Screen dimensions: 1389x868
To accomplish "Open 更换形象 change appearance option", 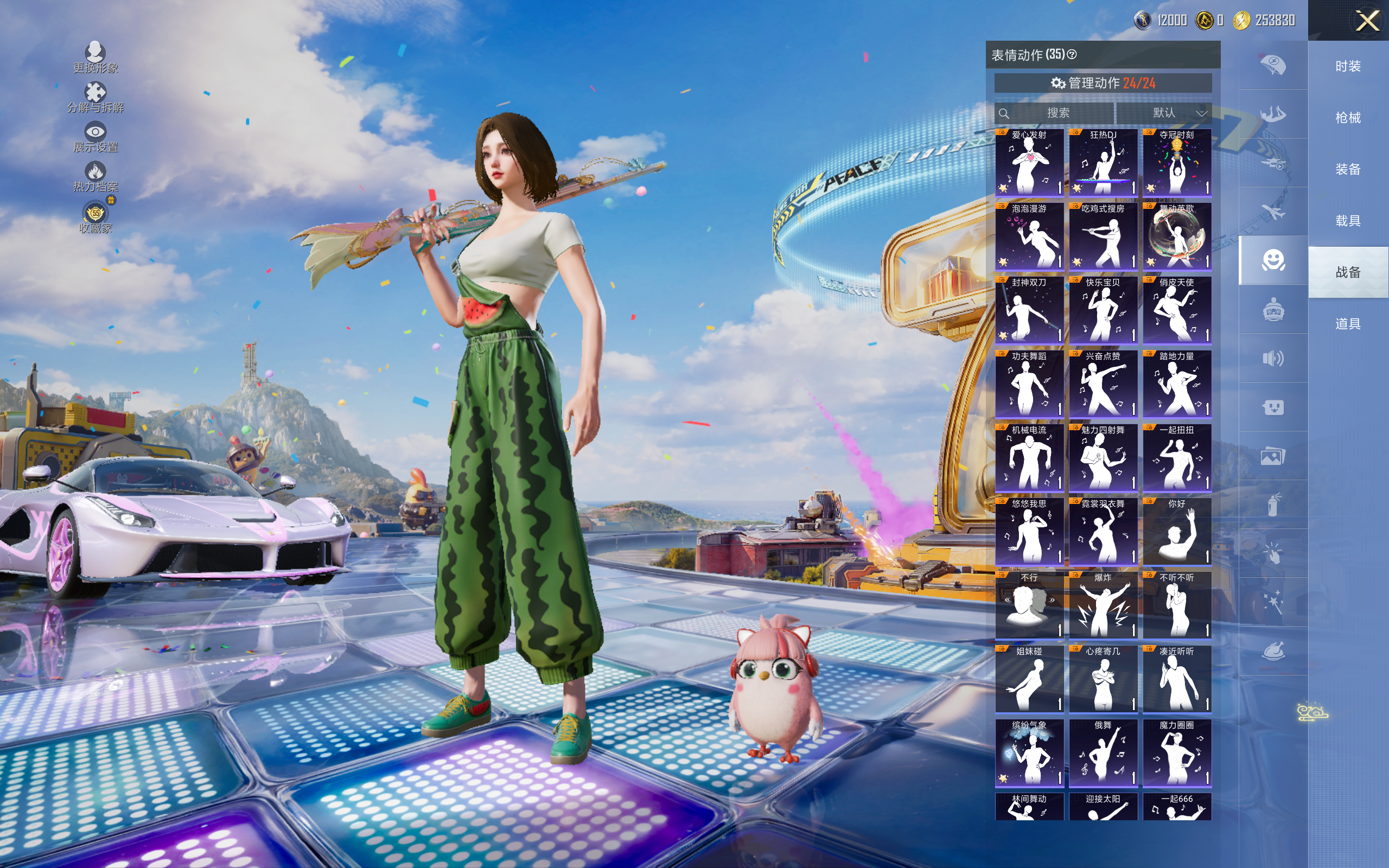I will coord(95,57).
